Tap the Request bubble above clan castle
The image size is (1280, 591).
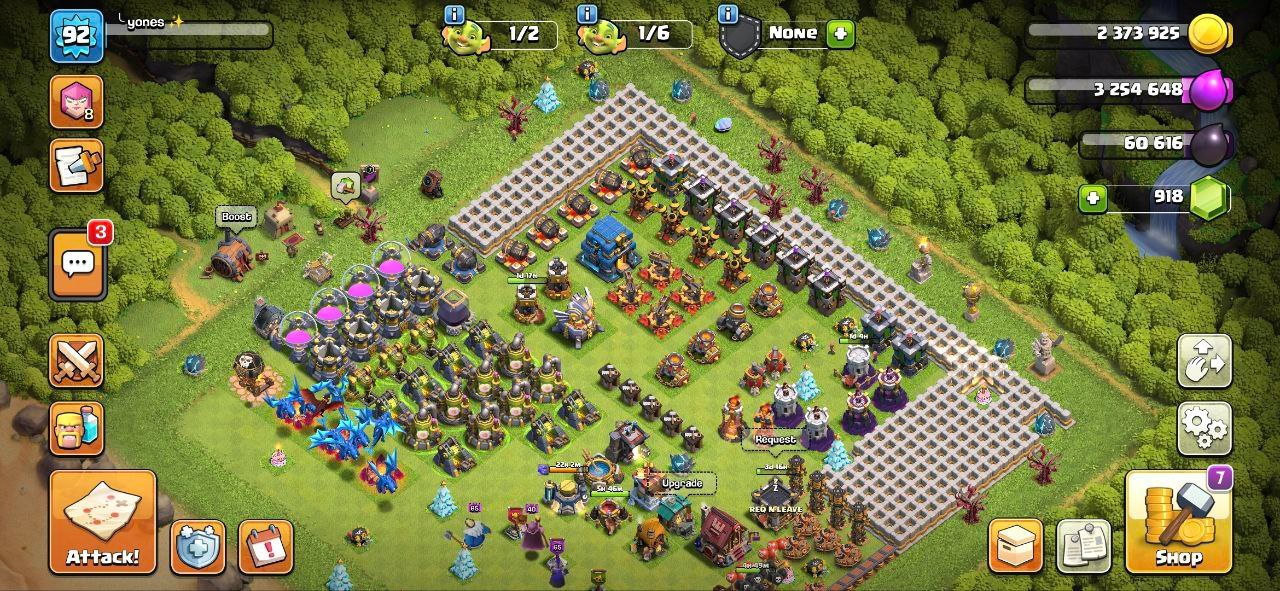coord(775,439)
